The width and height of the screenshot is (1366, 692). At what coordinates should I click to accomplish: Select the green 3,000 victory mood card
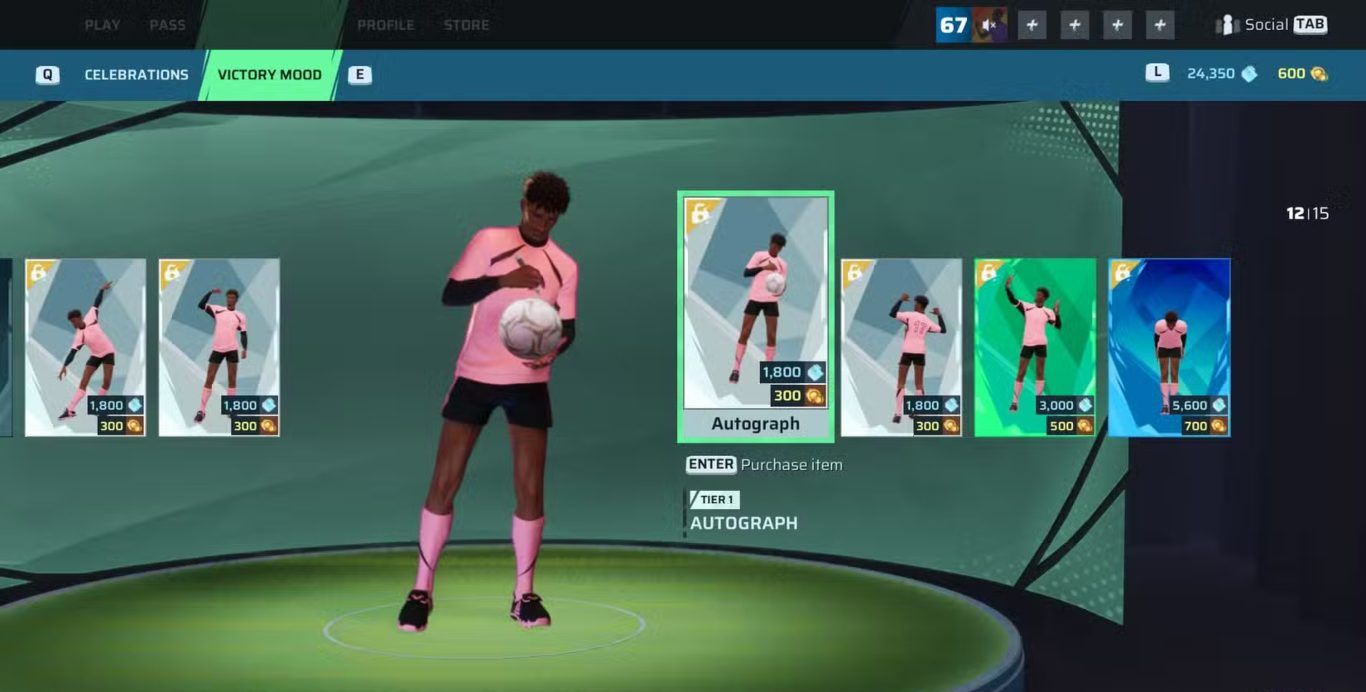(1035, 347)
